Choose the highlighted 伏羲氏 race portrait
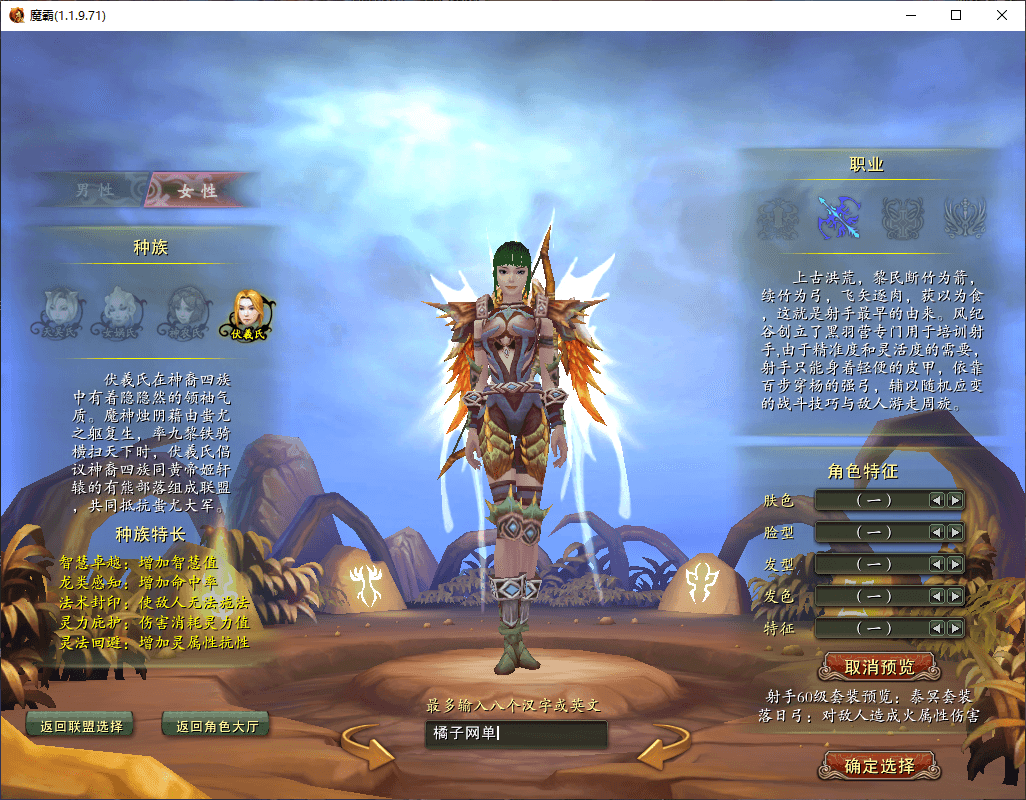This screenshot has height=800, width=1026. click(248, 313)
